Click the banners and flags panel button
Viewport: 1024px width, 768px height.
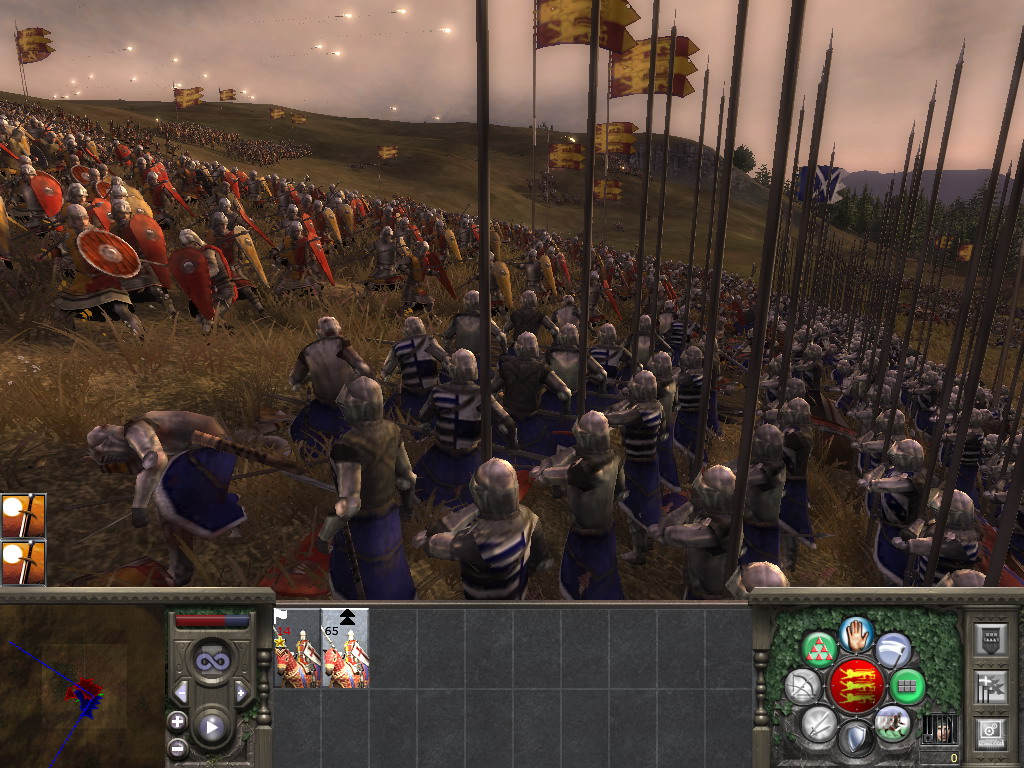[989, 686]
